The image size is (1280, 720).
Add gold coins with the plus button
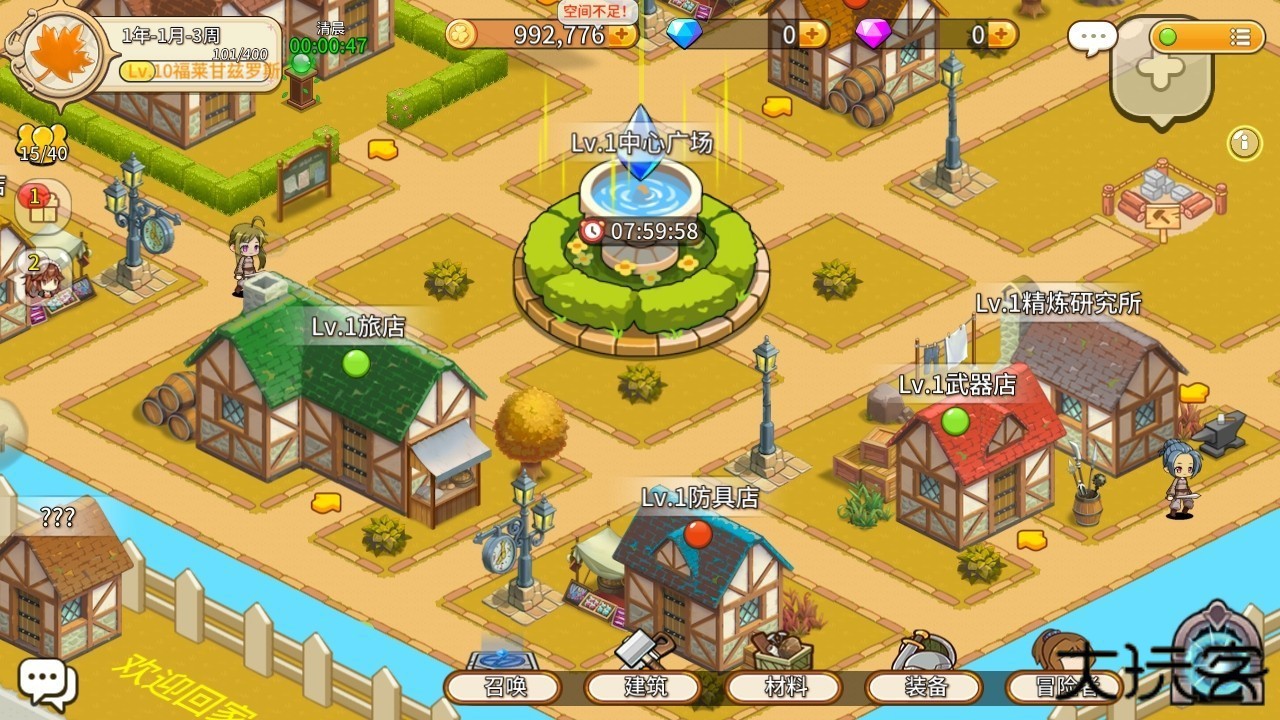click(622, 35)
